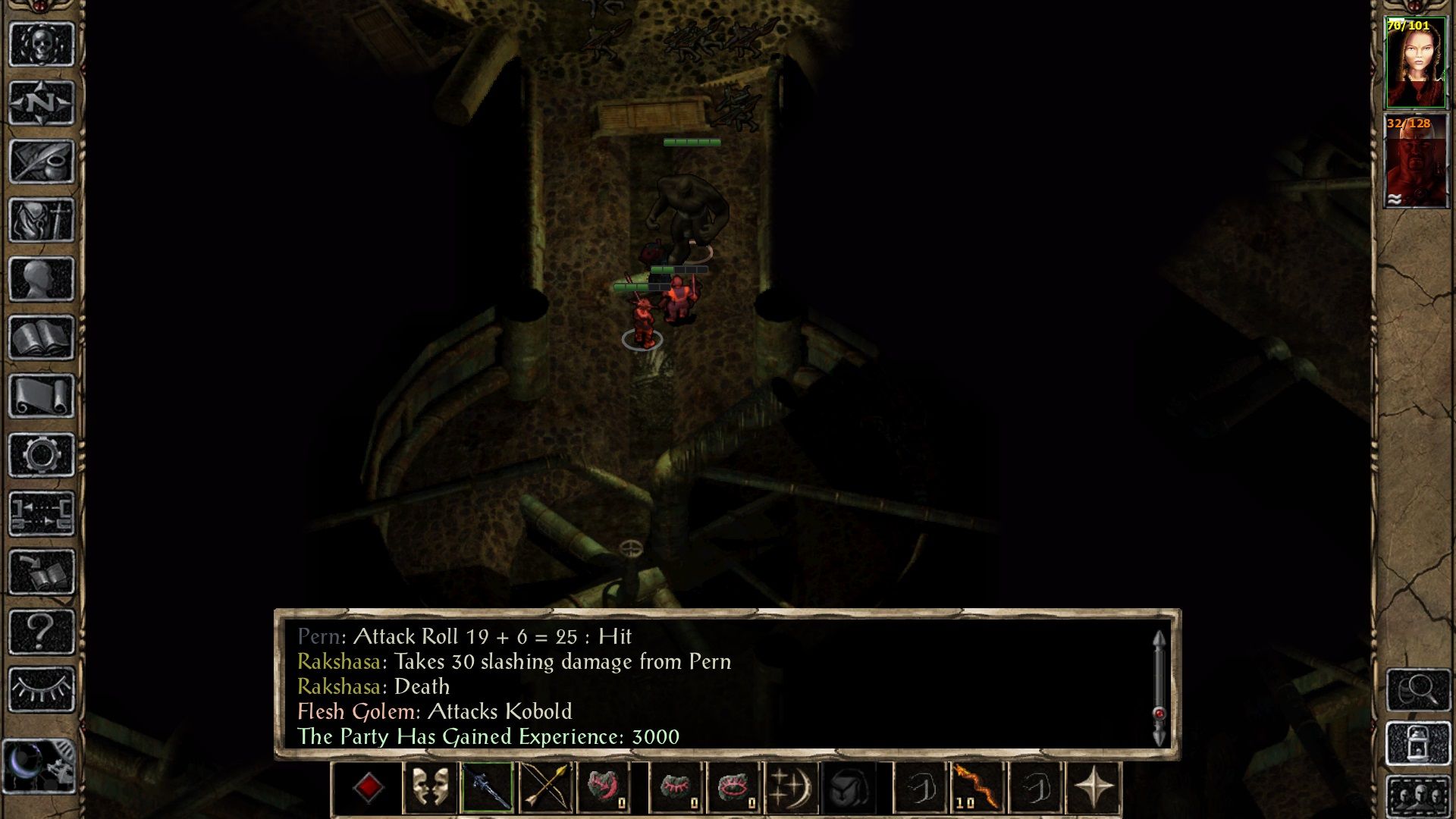1456x819 pixels.
Task: Click the skull return-to-game button
Action: pyautogui.click(x=42, y=45)
